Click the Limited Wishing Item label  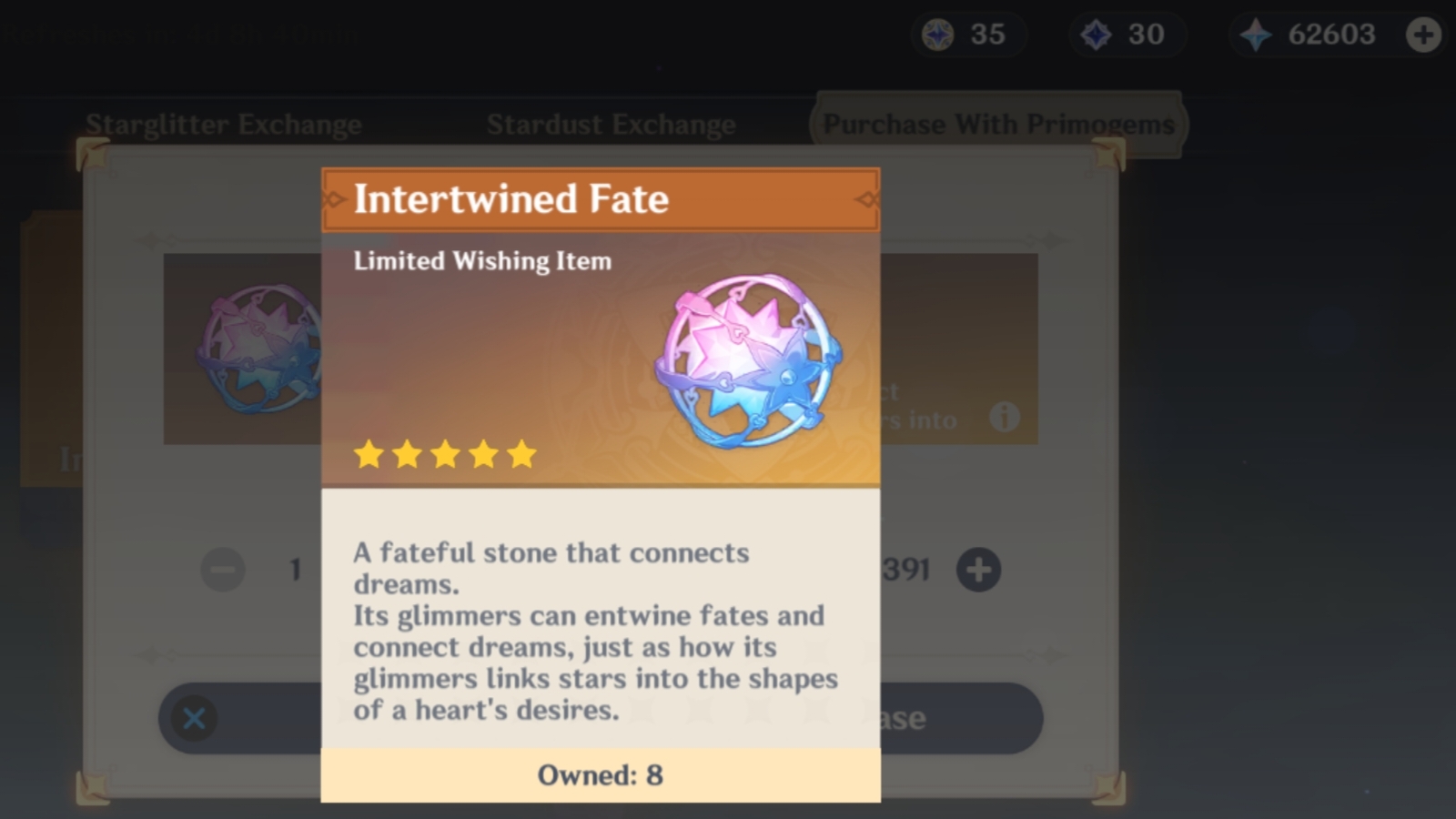[483, 260]
